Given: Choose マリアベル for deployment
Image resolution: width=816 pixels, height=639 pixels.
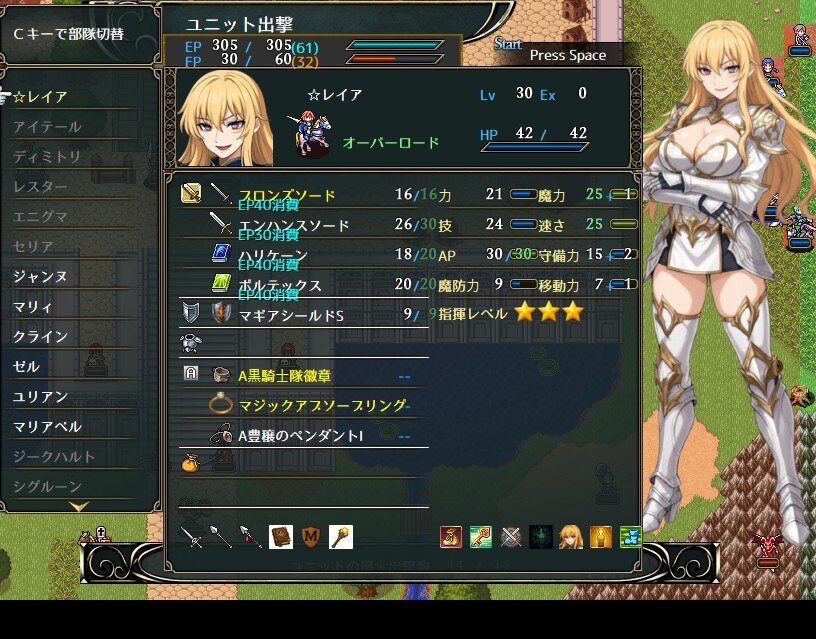Looking at the screenshot, I should pos(47,427).
